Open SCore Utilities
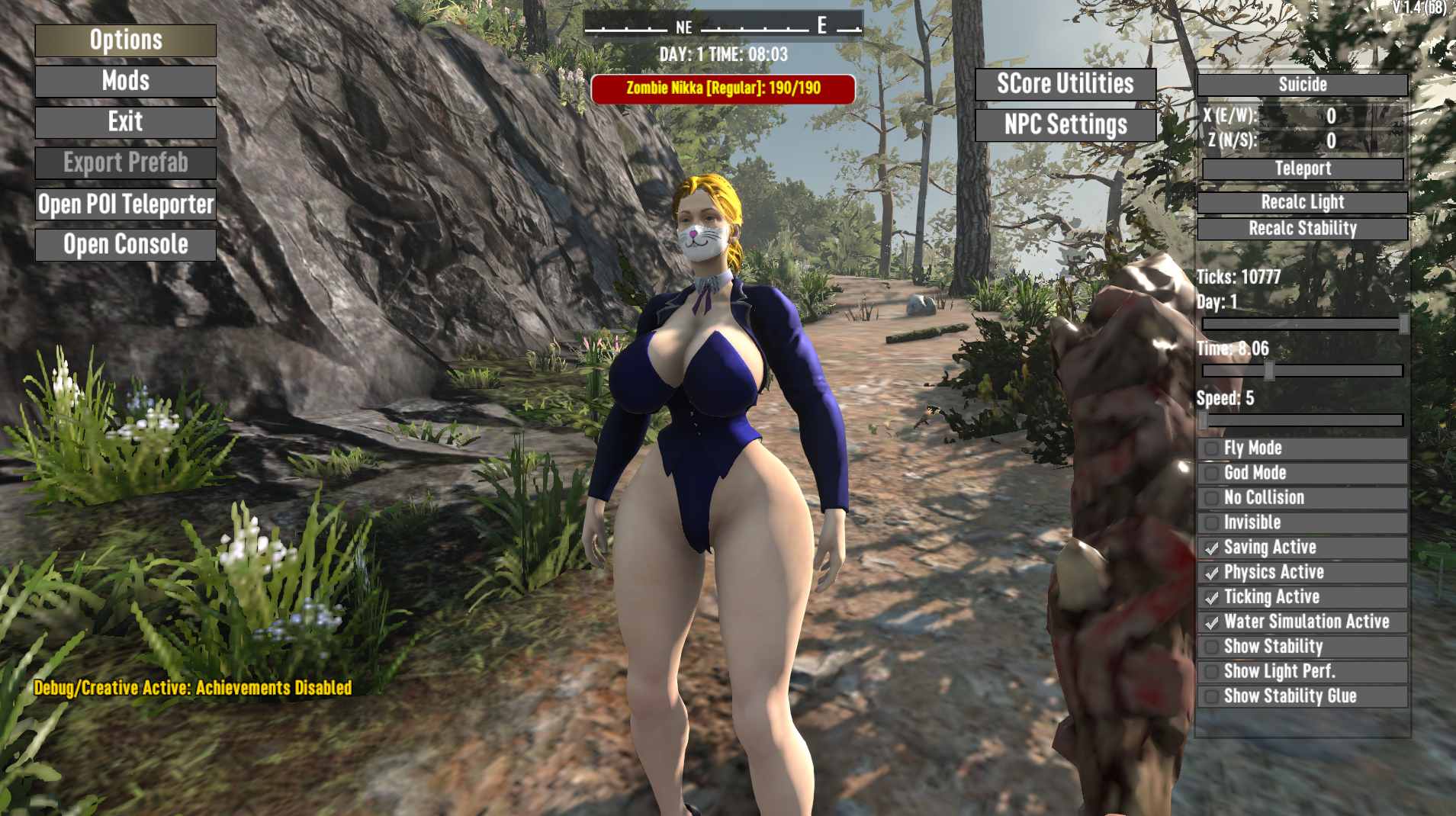The width and height of the screenshot is (1456, 816). point(1065,84)
